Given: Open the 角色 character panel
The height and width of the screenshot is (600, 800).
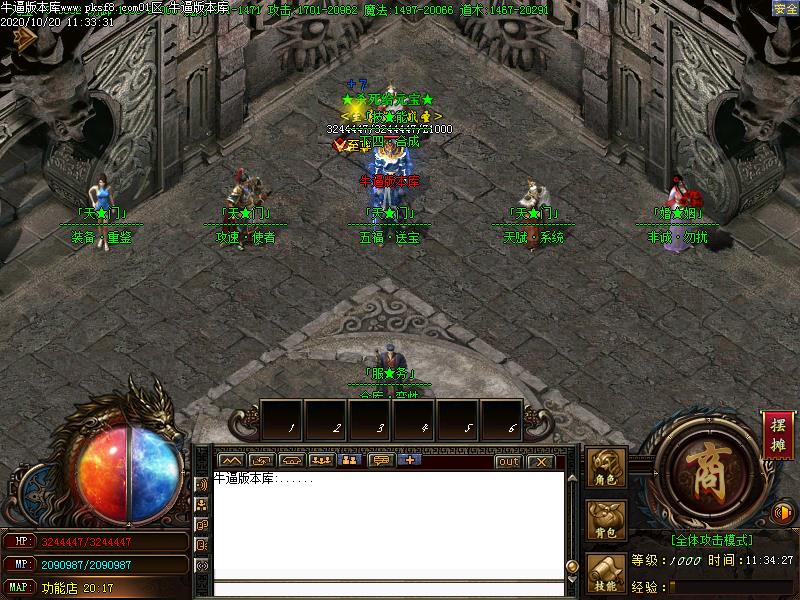Looking at the screenshot, I should 607,467.
